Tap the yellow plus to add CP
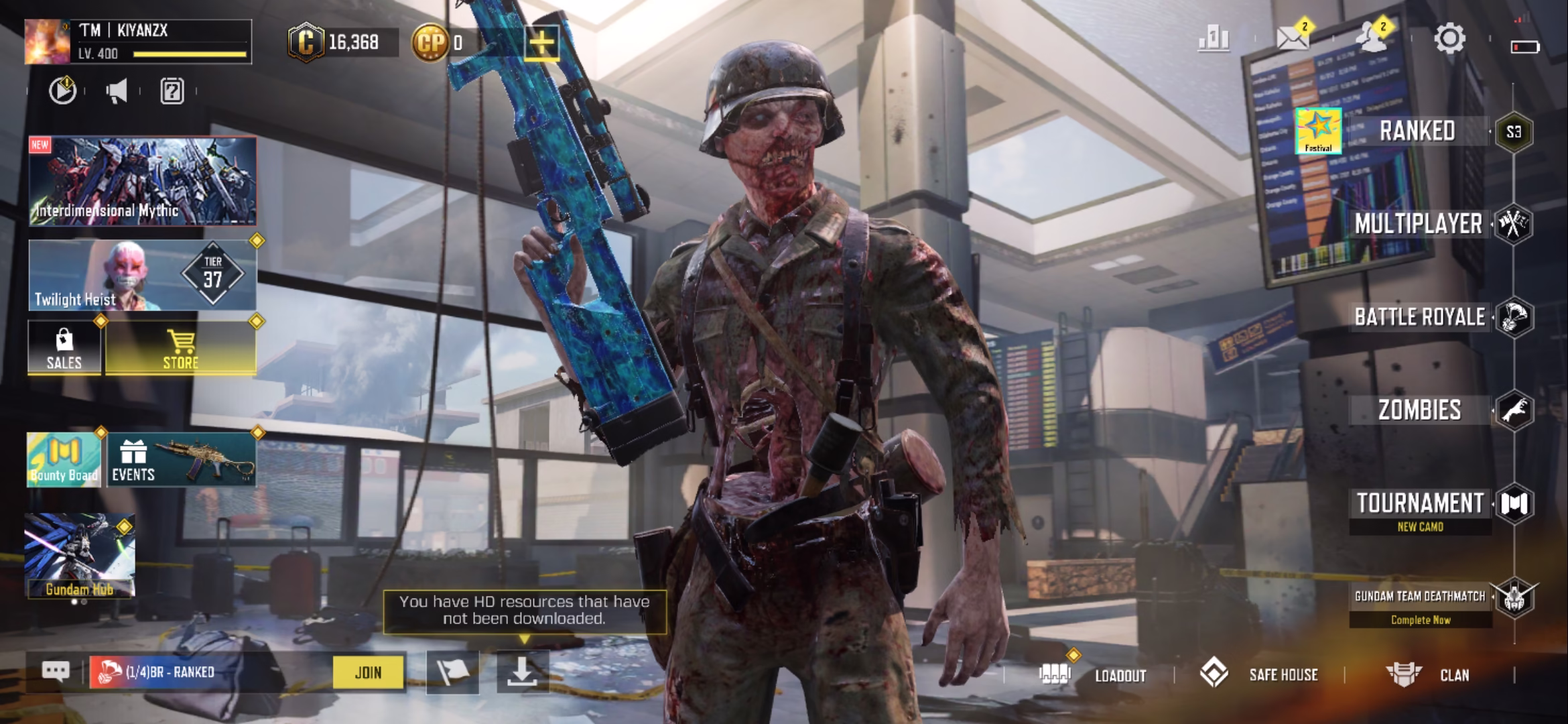Screen dimensions: 1568x724 click(541, 43)
